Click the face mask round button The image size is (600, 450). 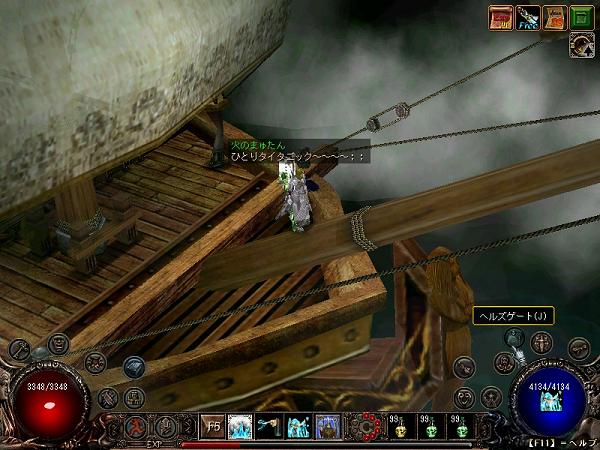coord(58,343)
